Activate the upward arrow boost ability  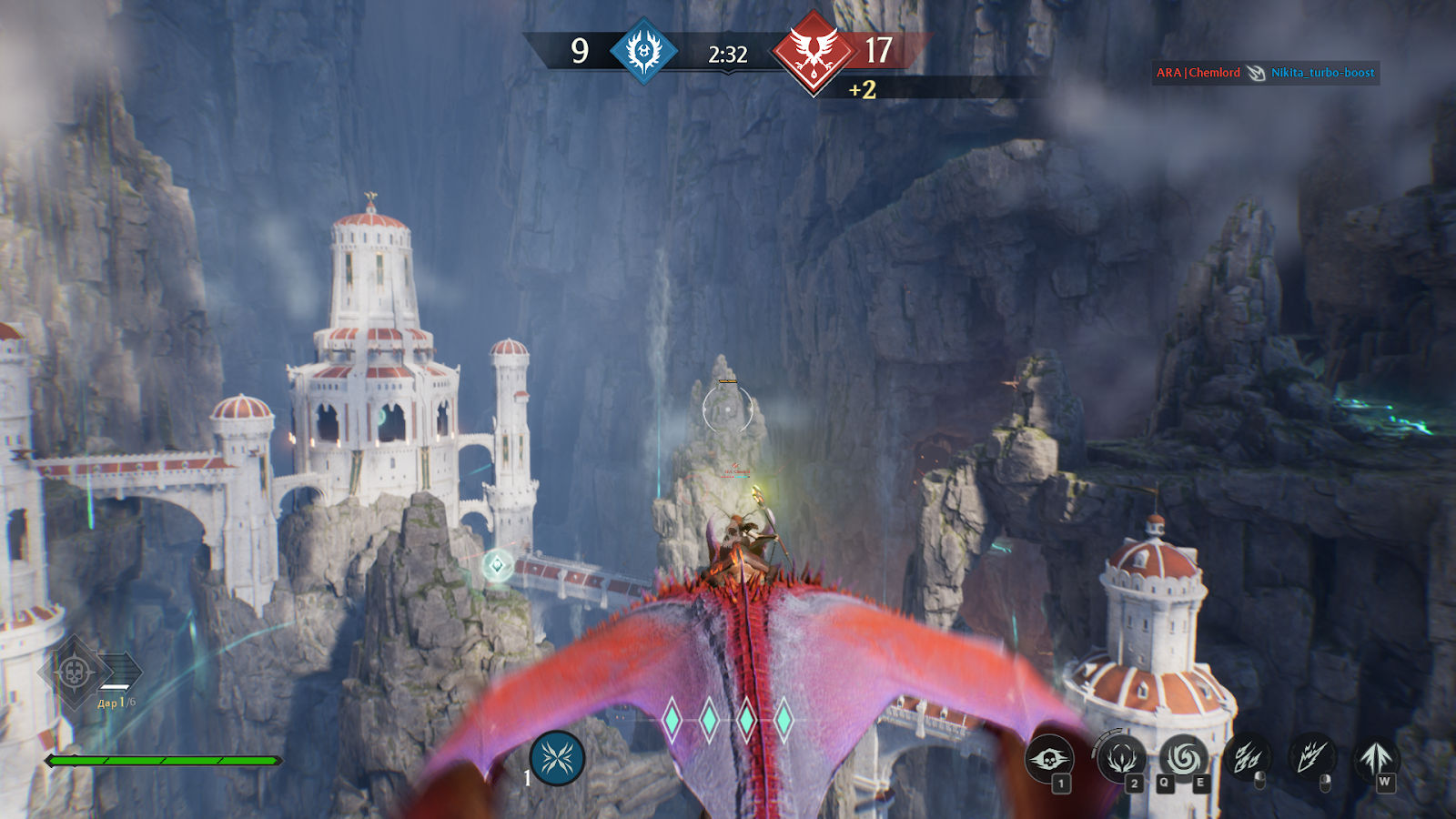[1375, 757]
